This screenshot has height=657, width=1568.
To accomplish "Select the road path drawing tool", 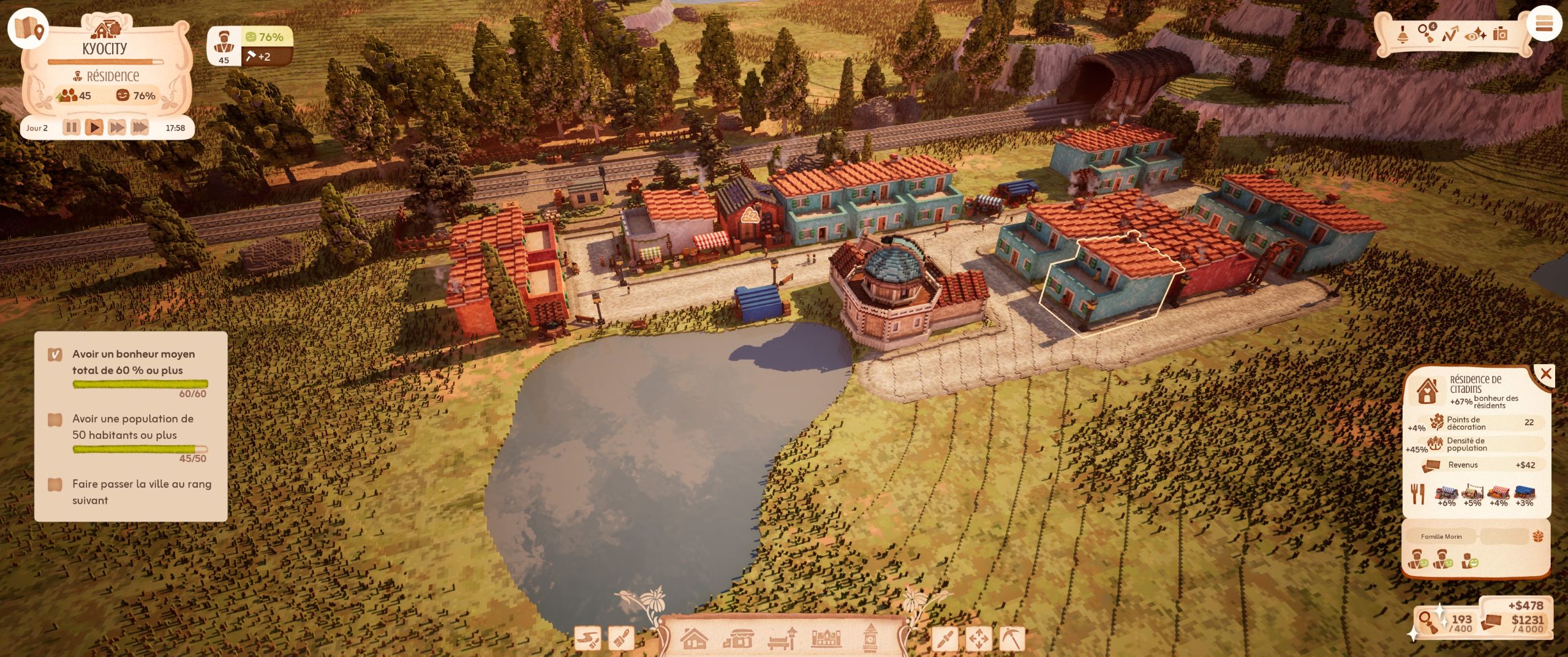I will coord(588,640).
